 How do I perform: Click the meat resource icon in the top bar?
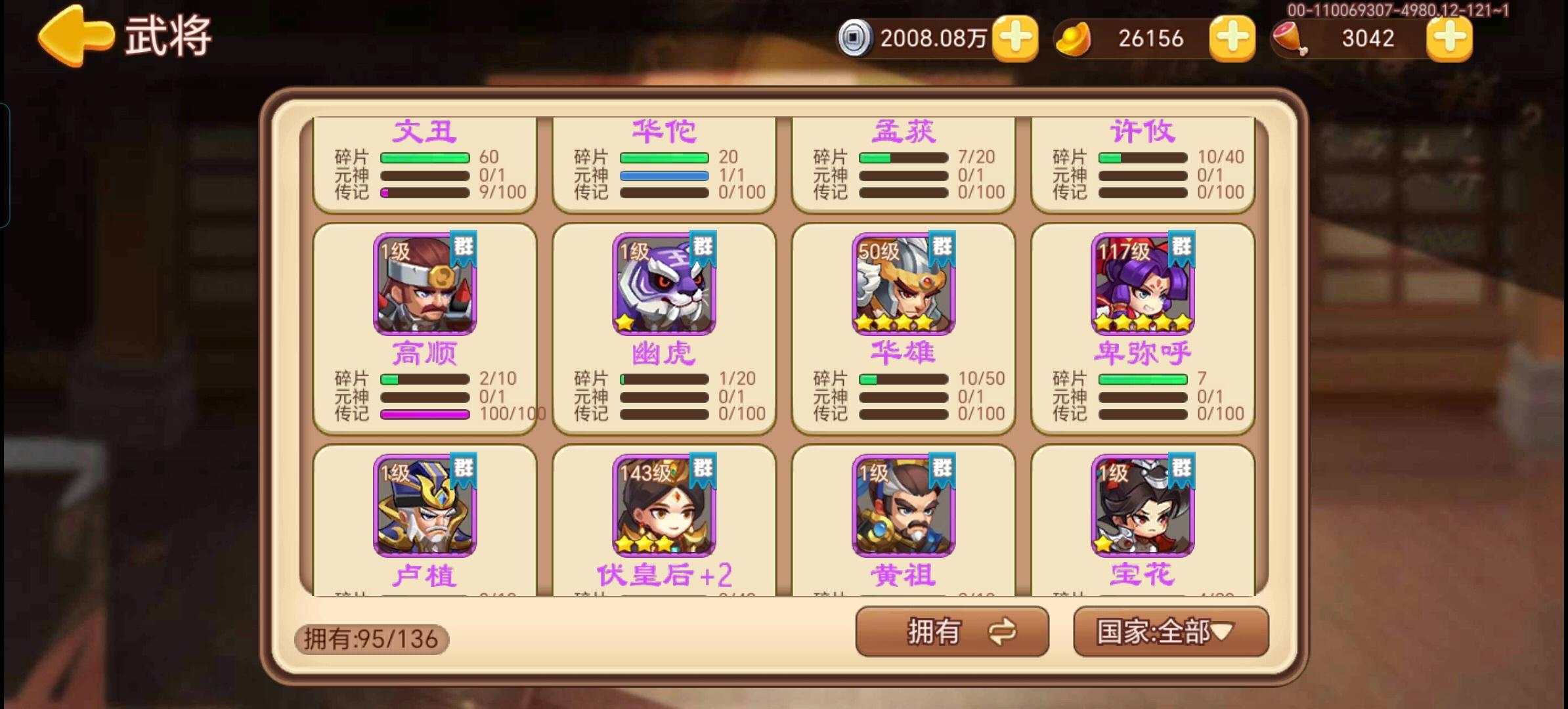pos(1289,38)
